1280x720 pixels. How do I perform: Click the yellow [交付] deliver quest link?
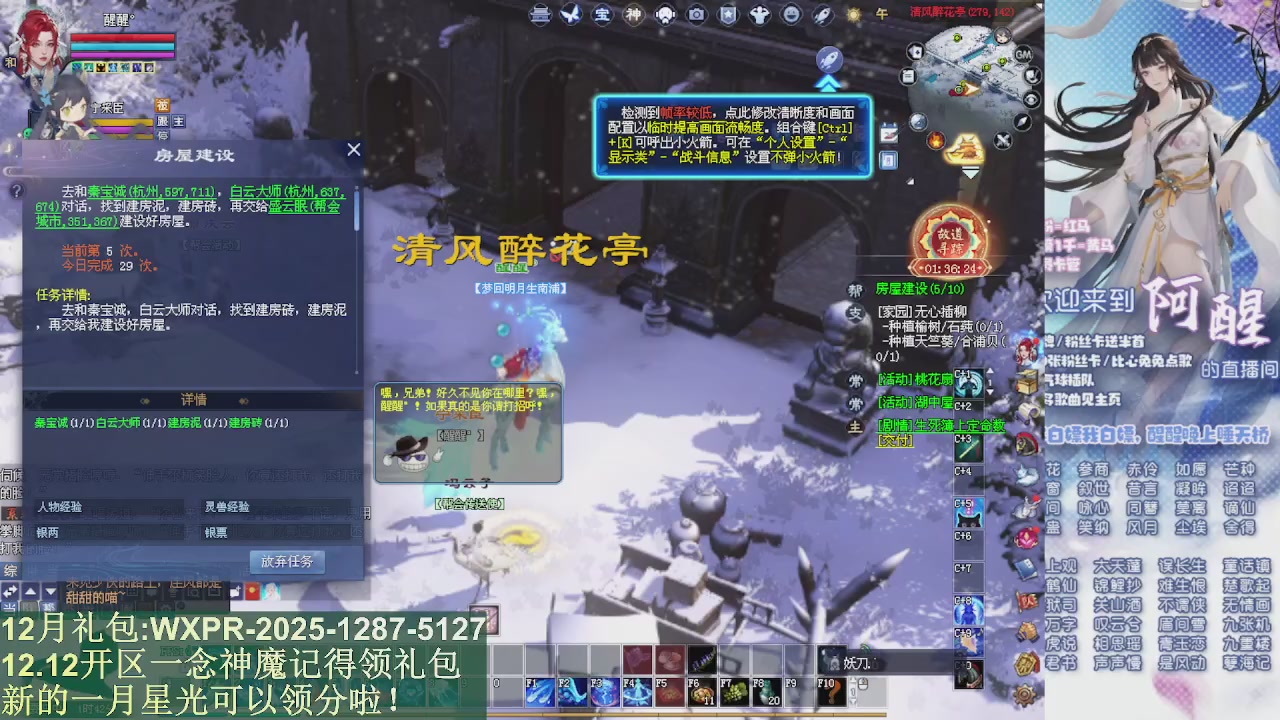pyautogui.click(x=897, y=440)
